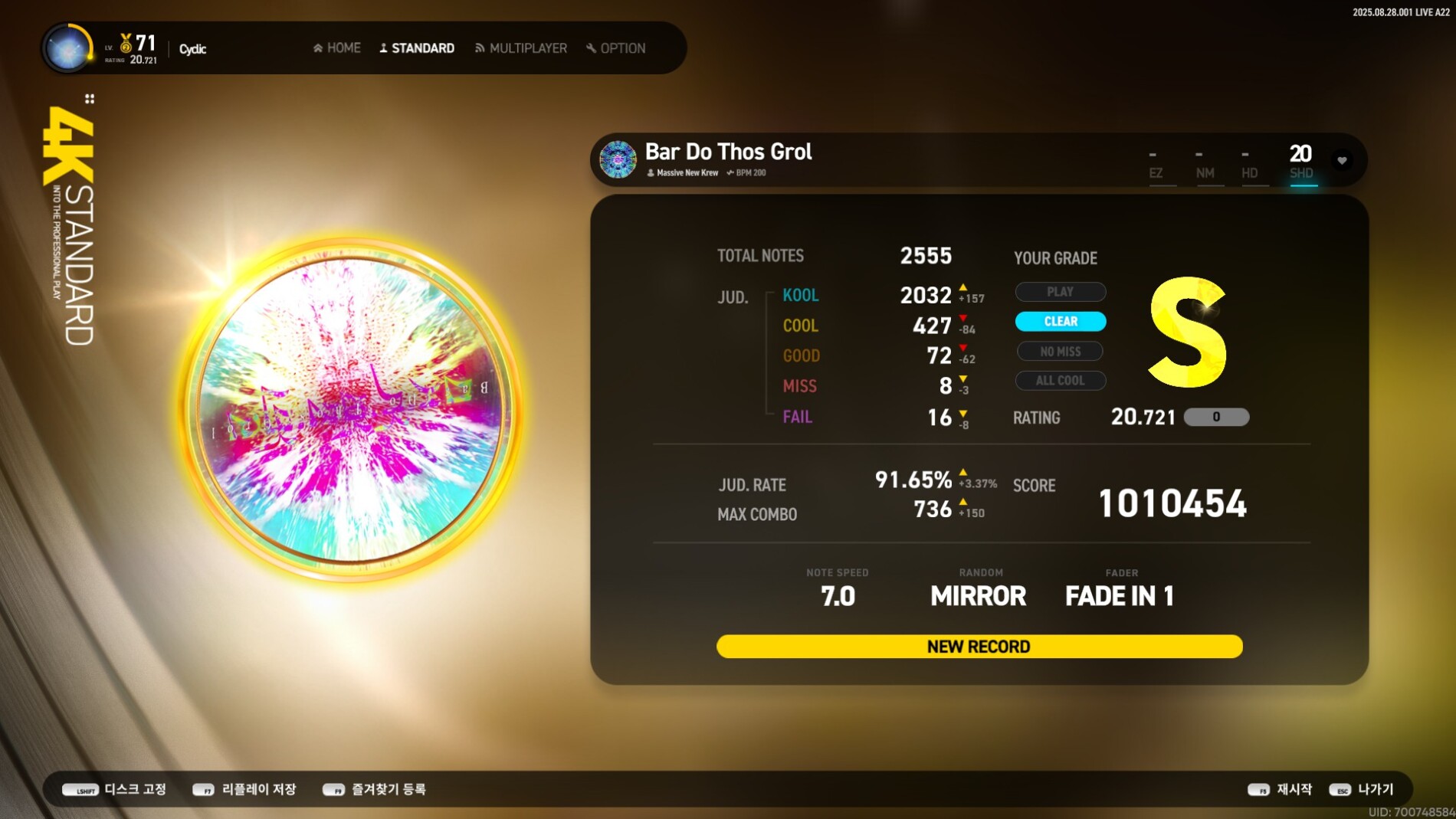The height and width of the screenshot is (819, 1456).
Task: Select the HD difficulty tab
Action: [x=1249, y=163]
